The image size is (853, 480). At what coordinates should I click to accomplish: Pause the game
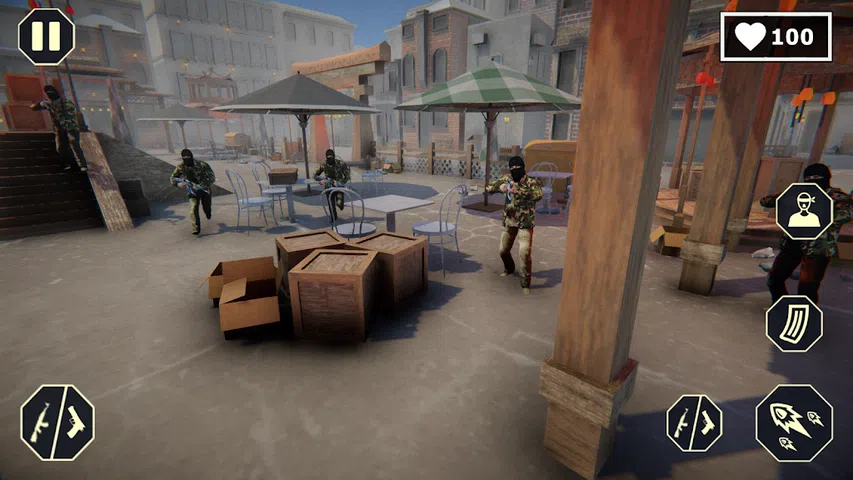(x=46, y=36)
